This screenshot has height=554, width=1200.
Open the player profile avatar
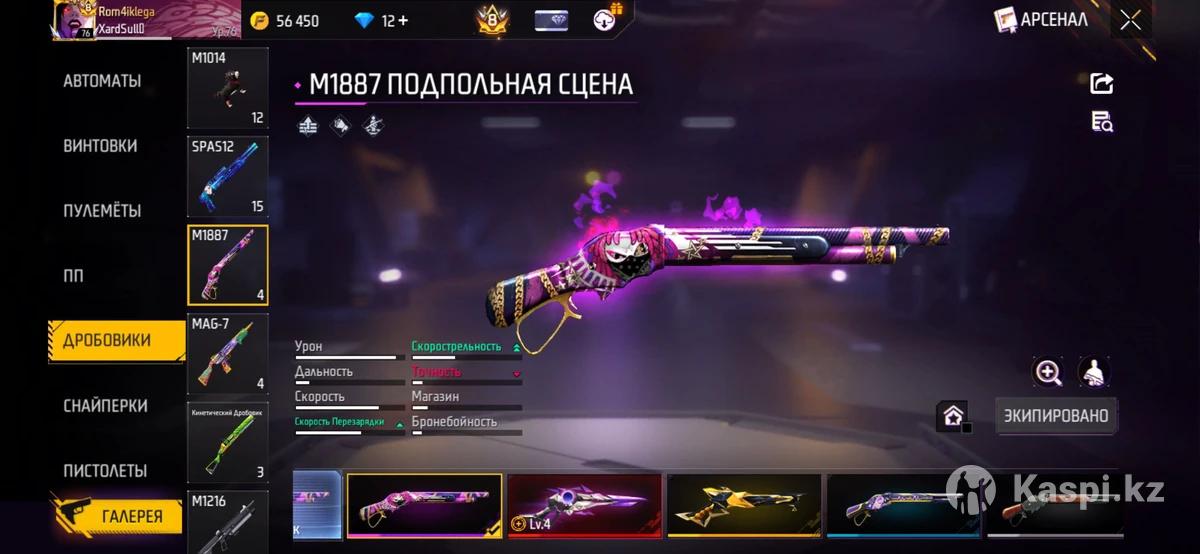75,20
